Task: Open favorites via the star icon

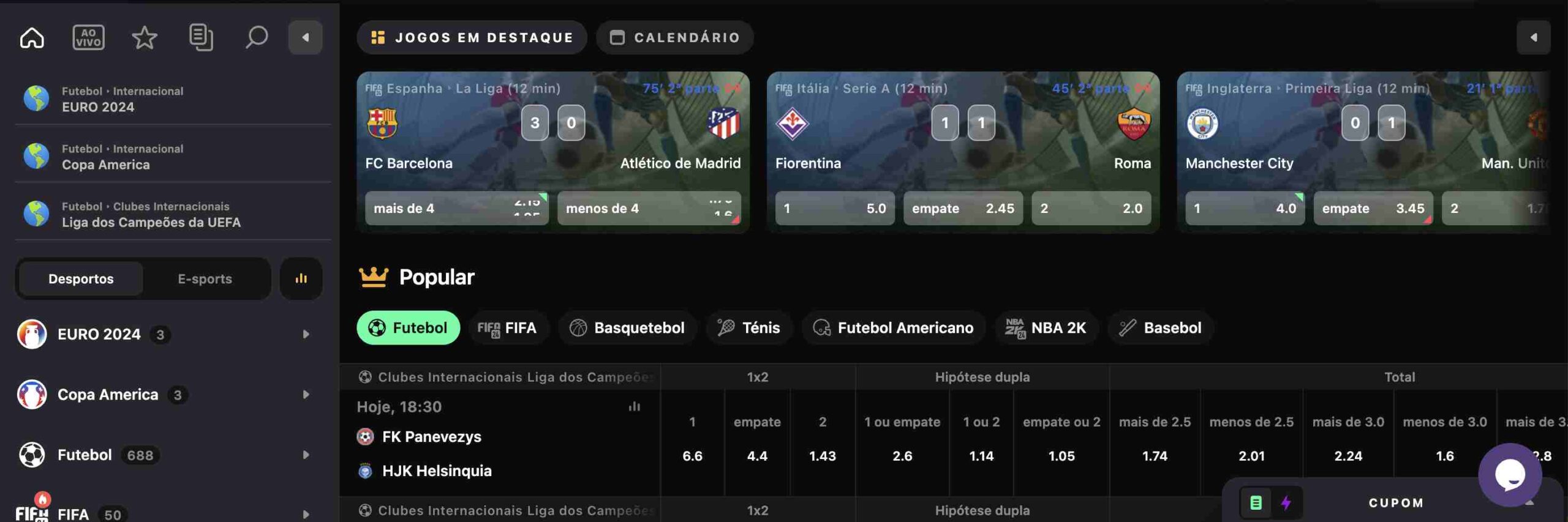Action: [x=143, y=37]
